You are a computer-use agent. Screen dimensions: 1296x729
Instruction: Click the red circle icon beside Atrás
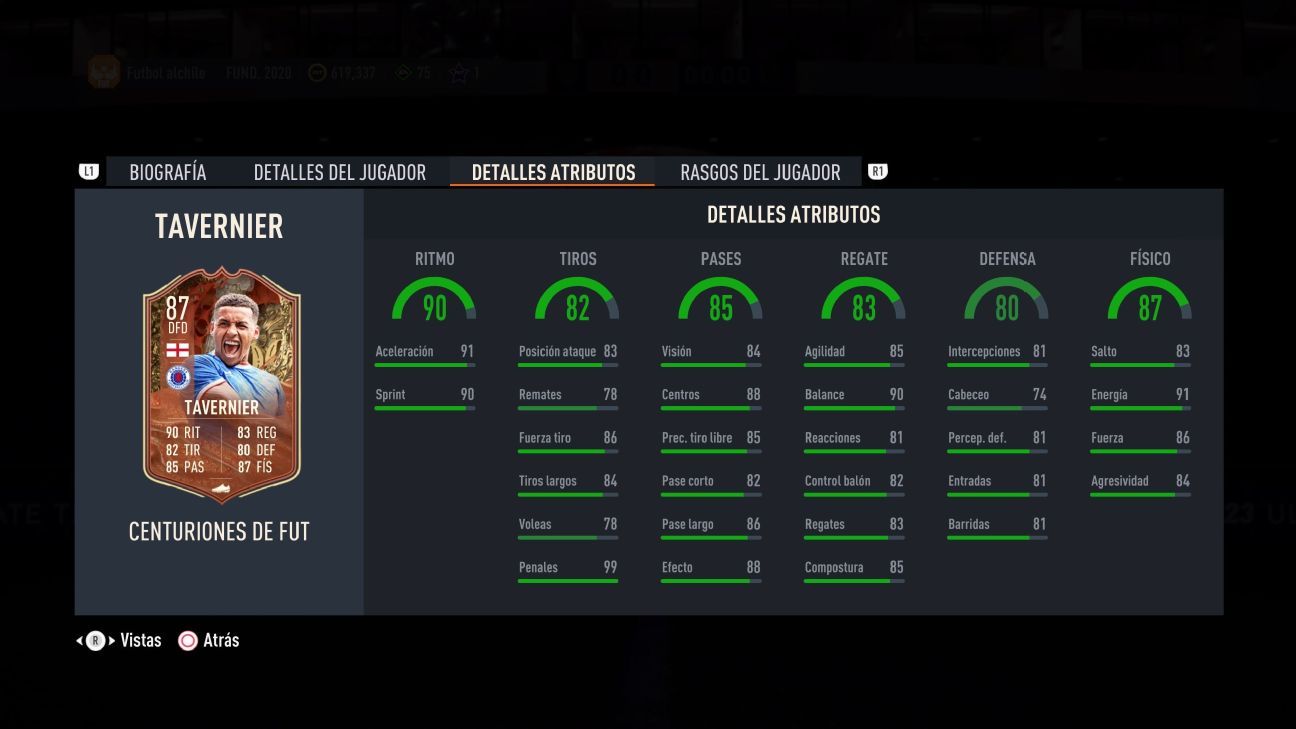coord(187,640)
